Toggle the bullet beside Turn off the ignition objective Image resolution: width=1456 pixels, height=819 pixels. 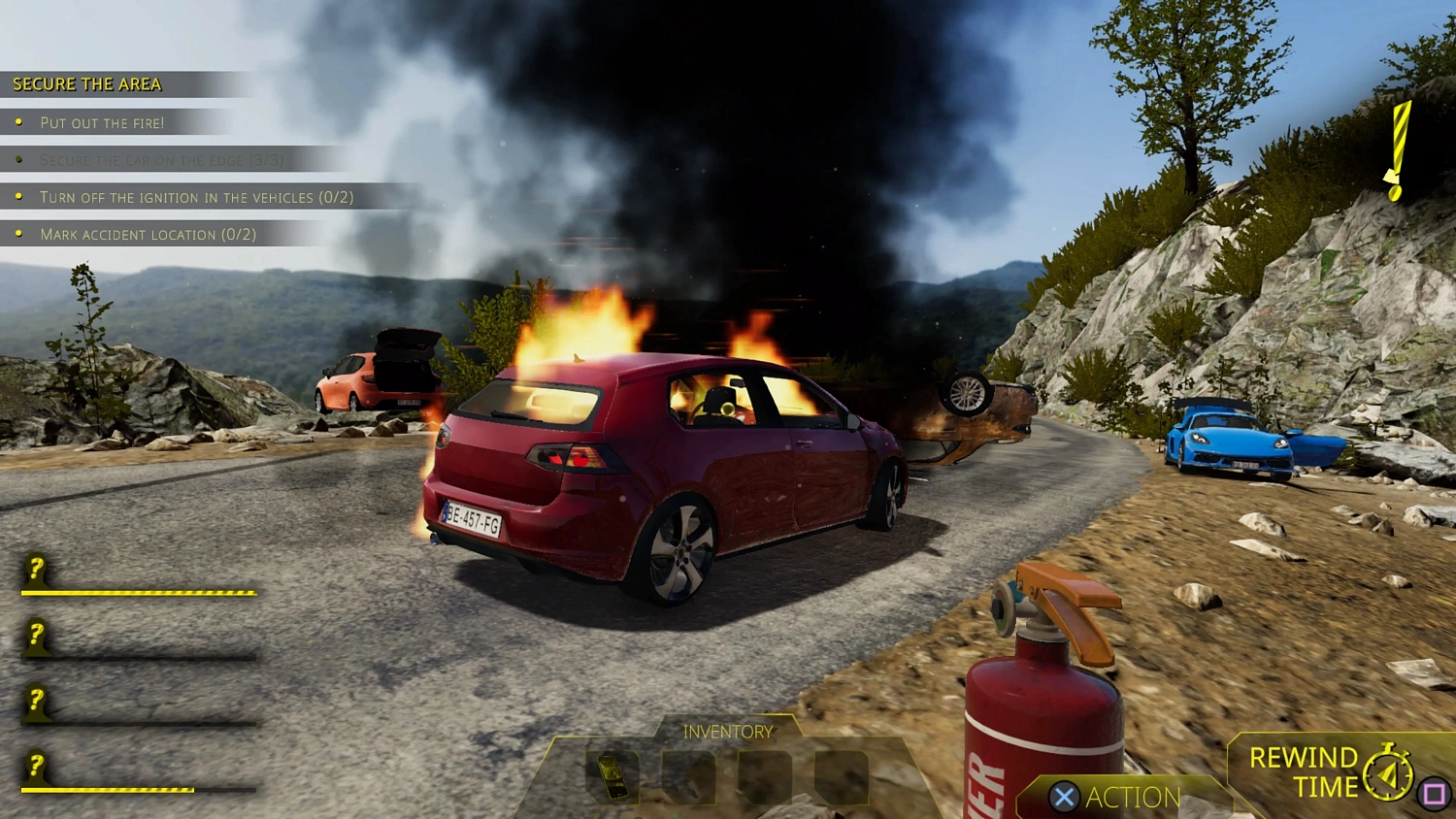19,196
